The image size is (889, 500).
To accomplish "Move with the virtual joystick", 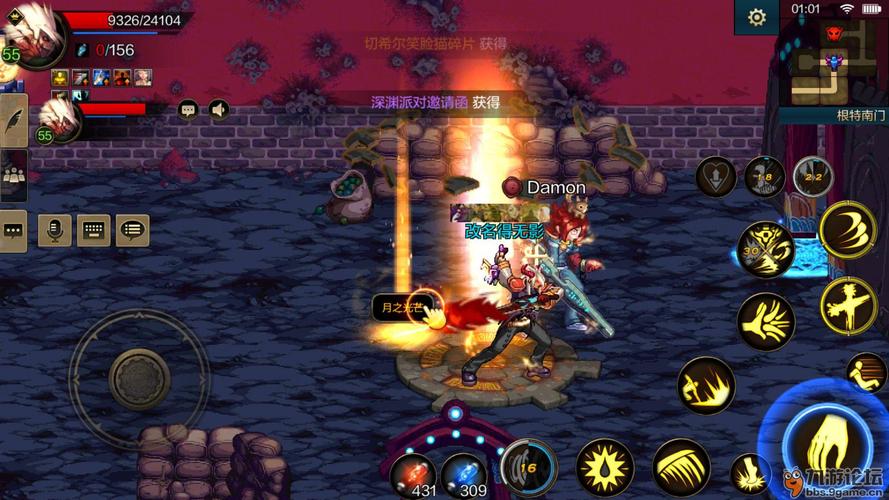I will pos(138,378).
